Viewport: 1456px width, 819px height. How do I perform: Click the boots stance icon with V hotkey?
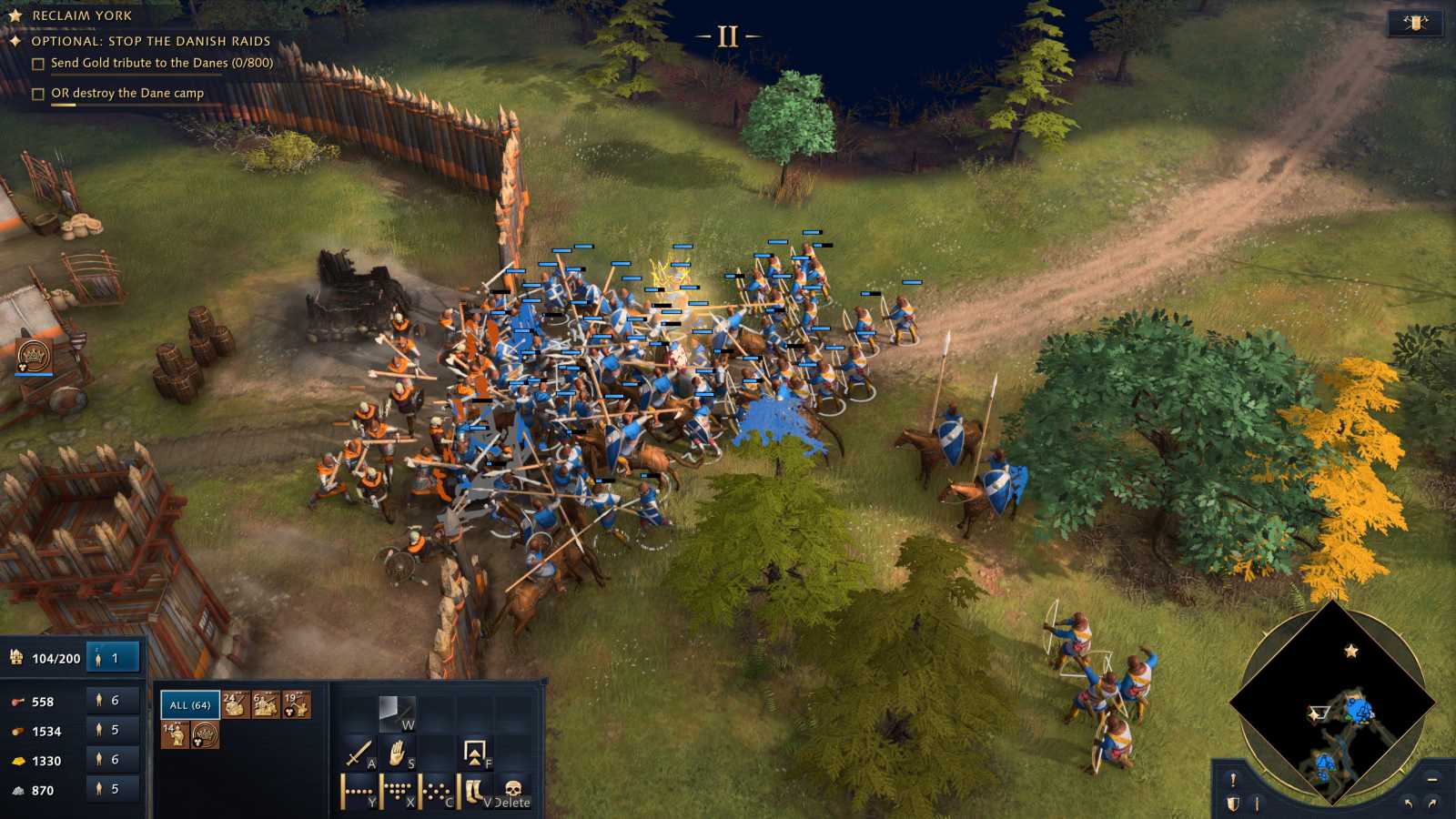[474, 790]
